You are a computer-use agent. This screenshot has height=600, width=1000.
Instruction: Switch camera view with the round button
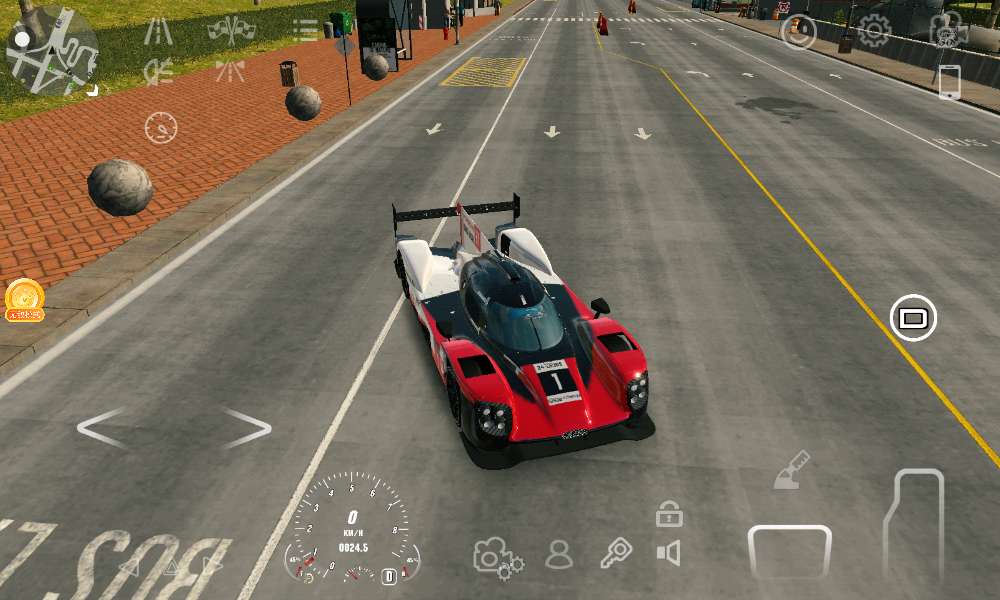click(x=913, y=319)
